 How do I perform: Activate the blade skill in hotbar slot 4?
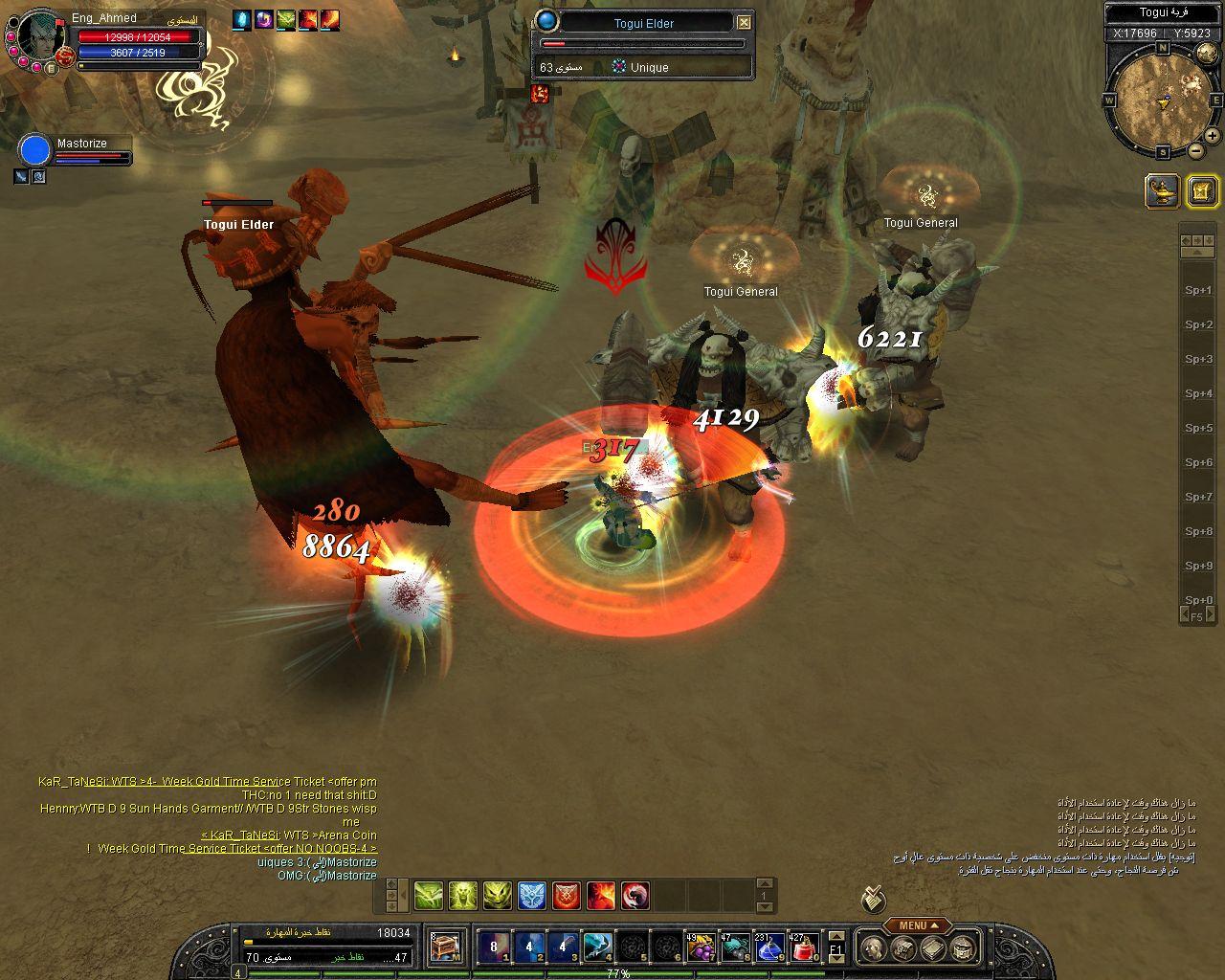point(597,947)
